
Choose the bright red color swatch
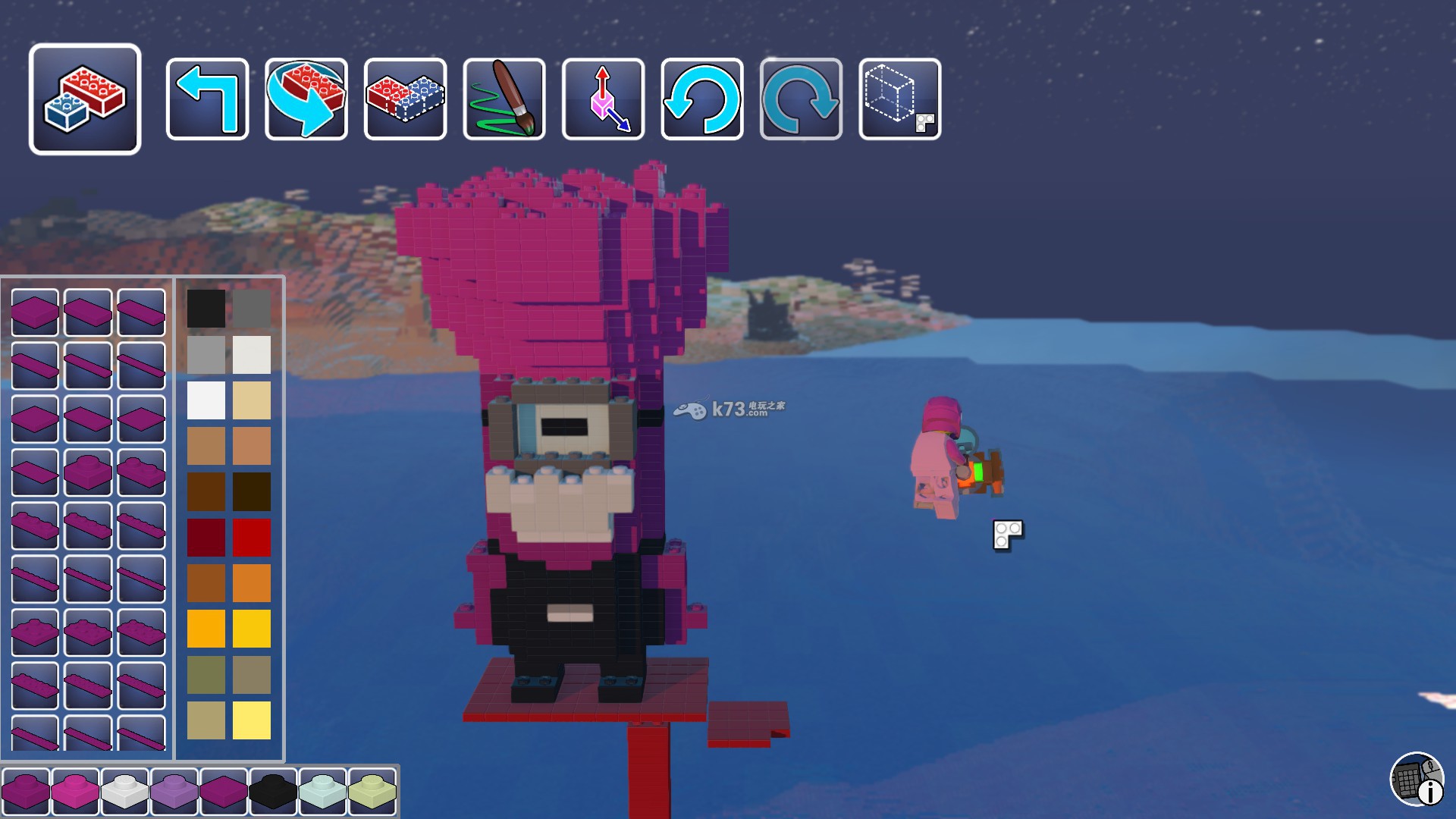(252, 538)
